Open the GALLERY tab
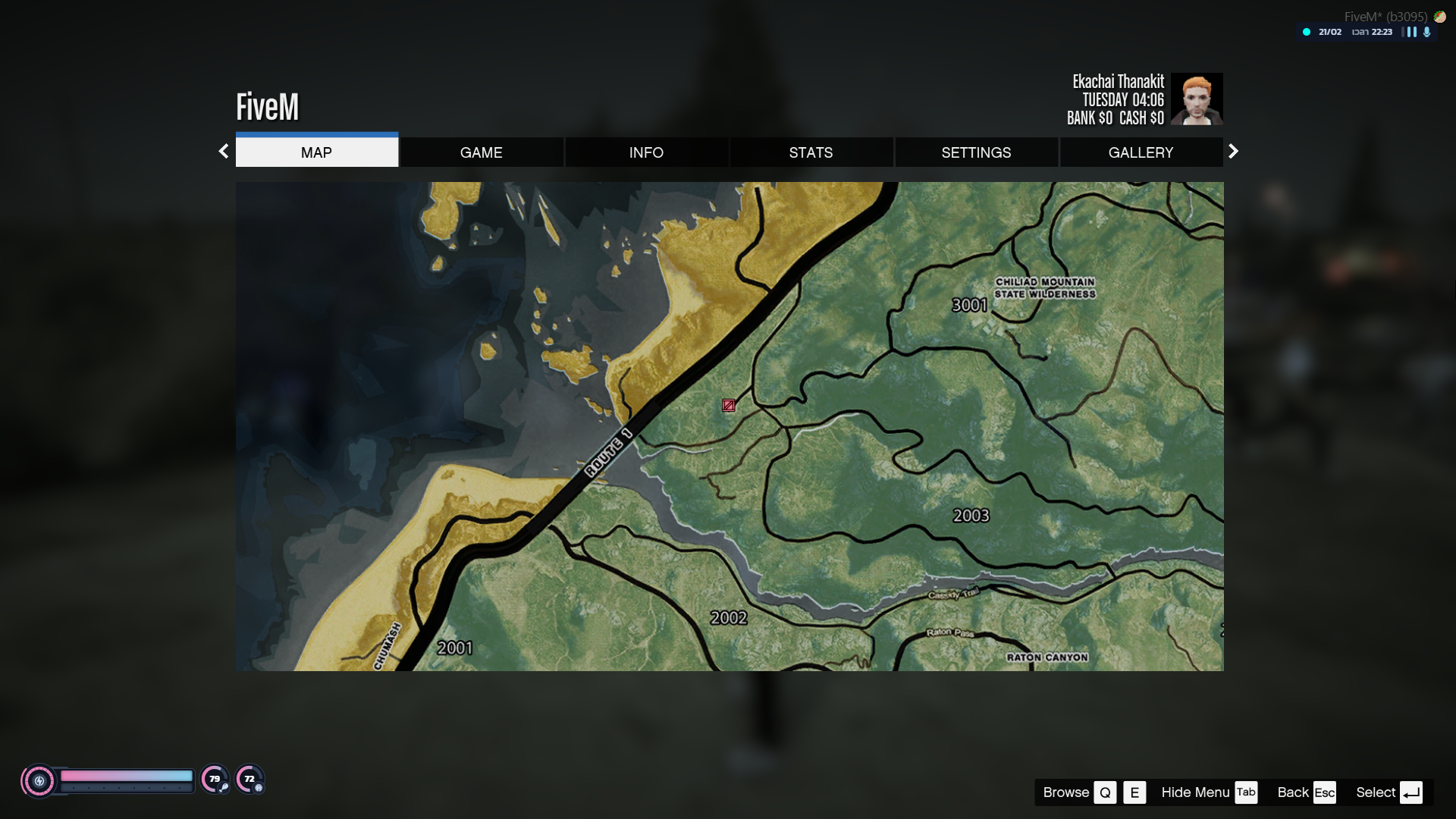This screenshot has height=819, width=1456. click(x=1141, y=152)
